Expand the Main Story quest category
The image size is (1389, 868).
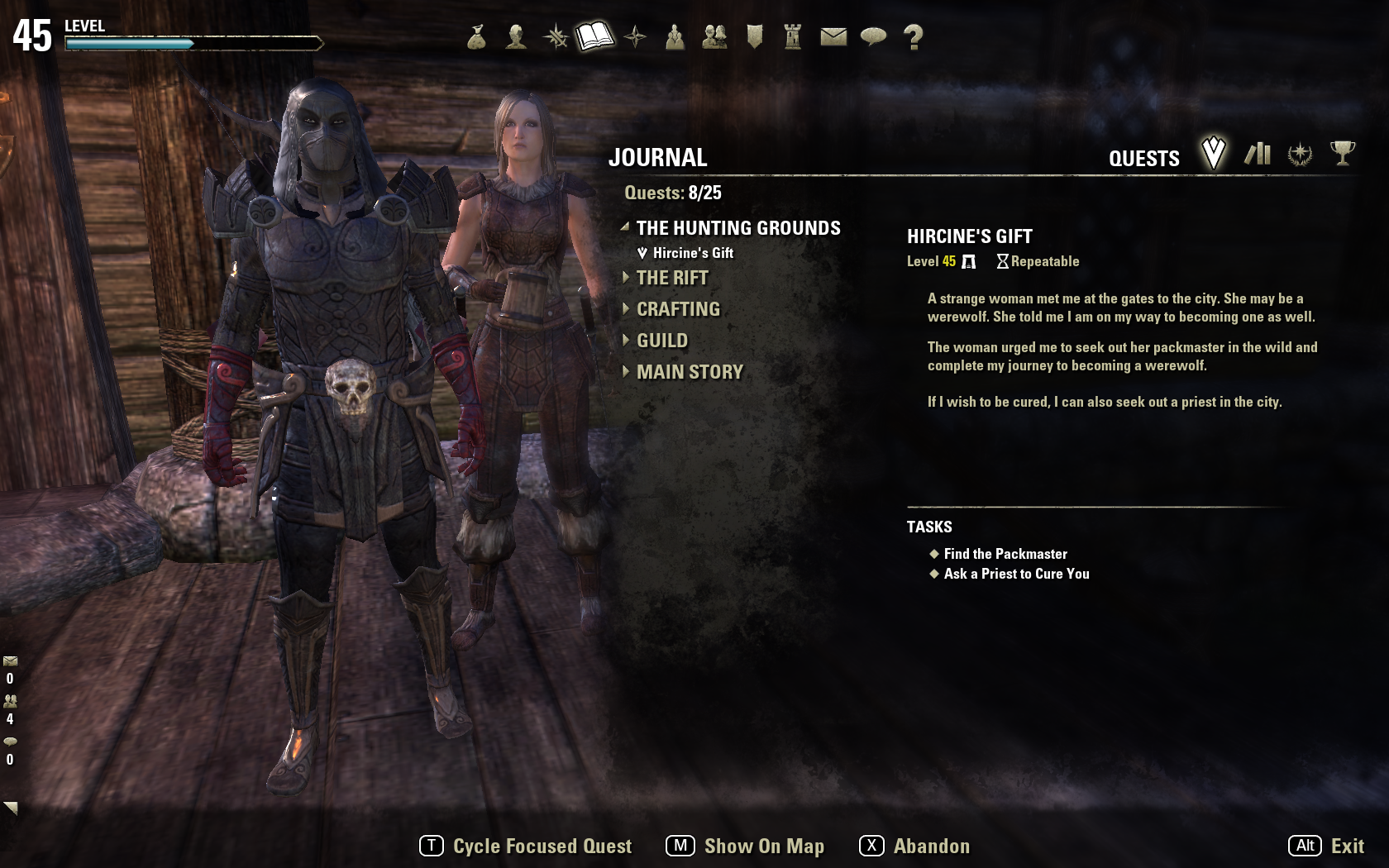[690, 372]
